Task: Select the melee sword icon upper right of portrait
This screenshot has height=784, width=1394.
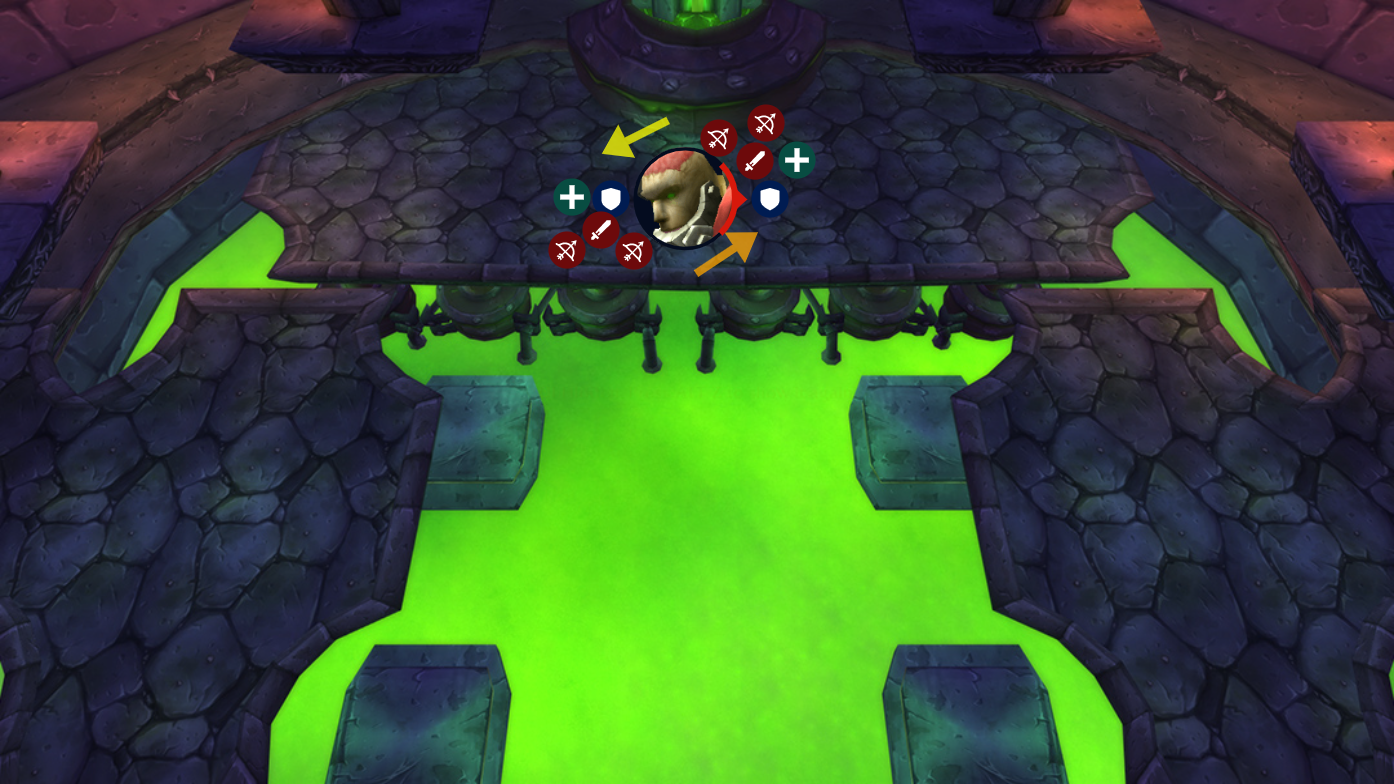Action: (x=754, y=161)
